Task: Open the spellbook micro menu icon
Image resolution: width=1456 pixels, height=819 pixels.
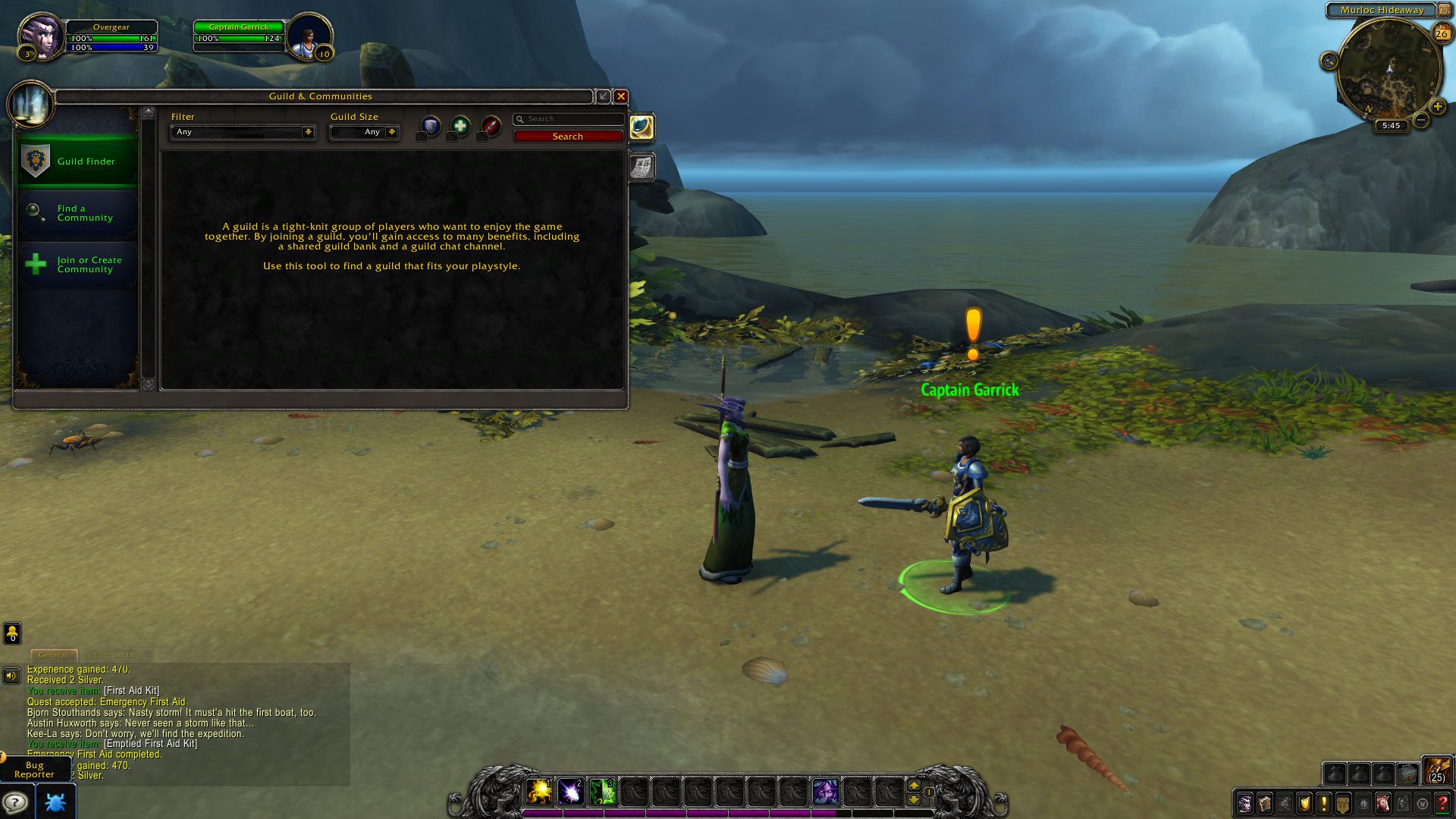Action: point(1265,802)
